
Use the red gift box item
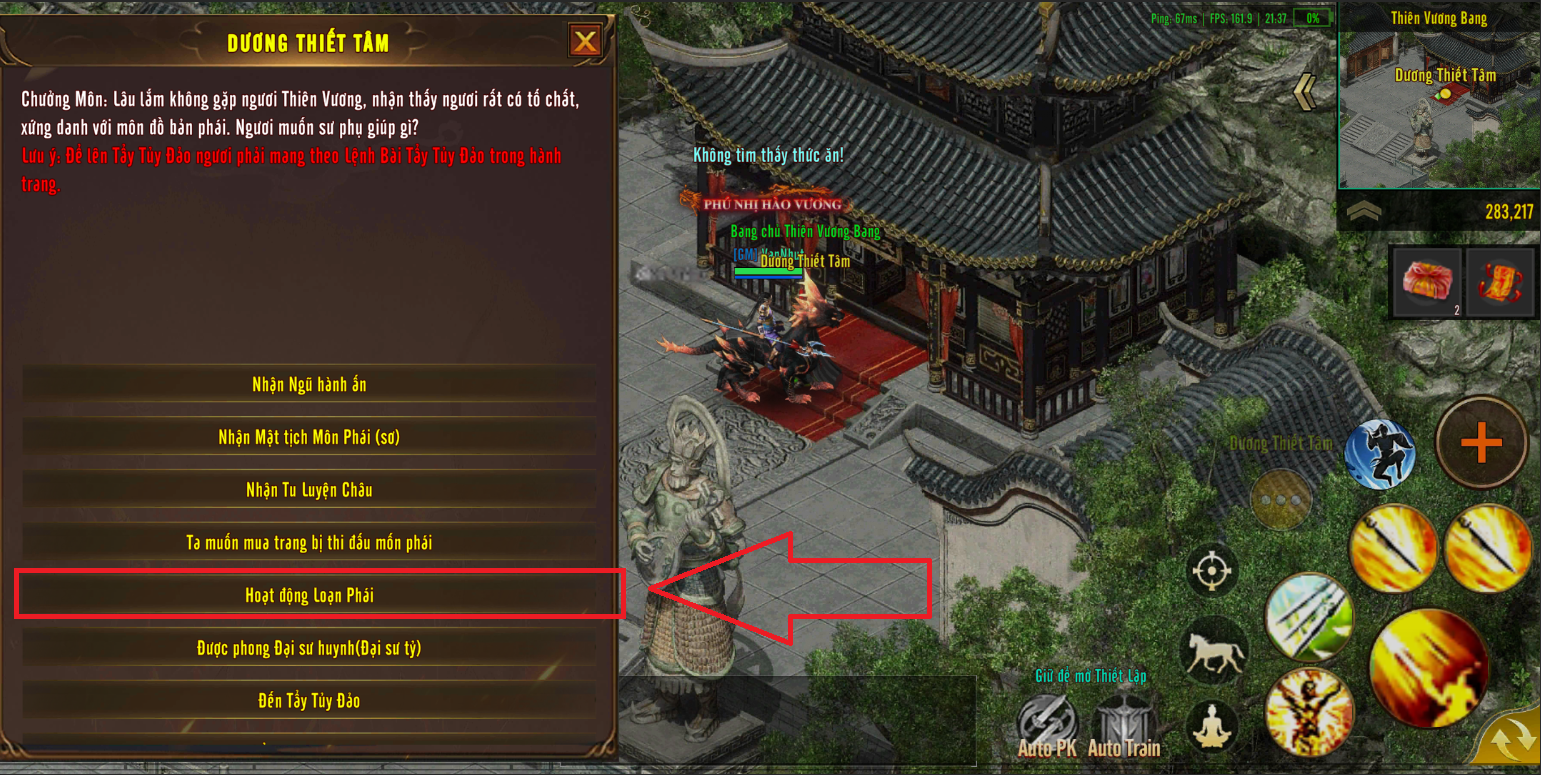click(1426, 282)
